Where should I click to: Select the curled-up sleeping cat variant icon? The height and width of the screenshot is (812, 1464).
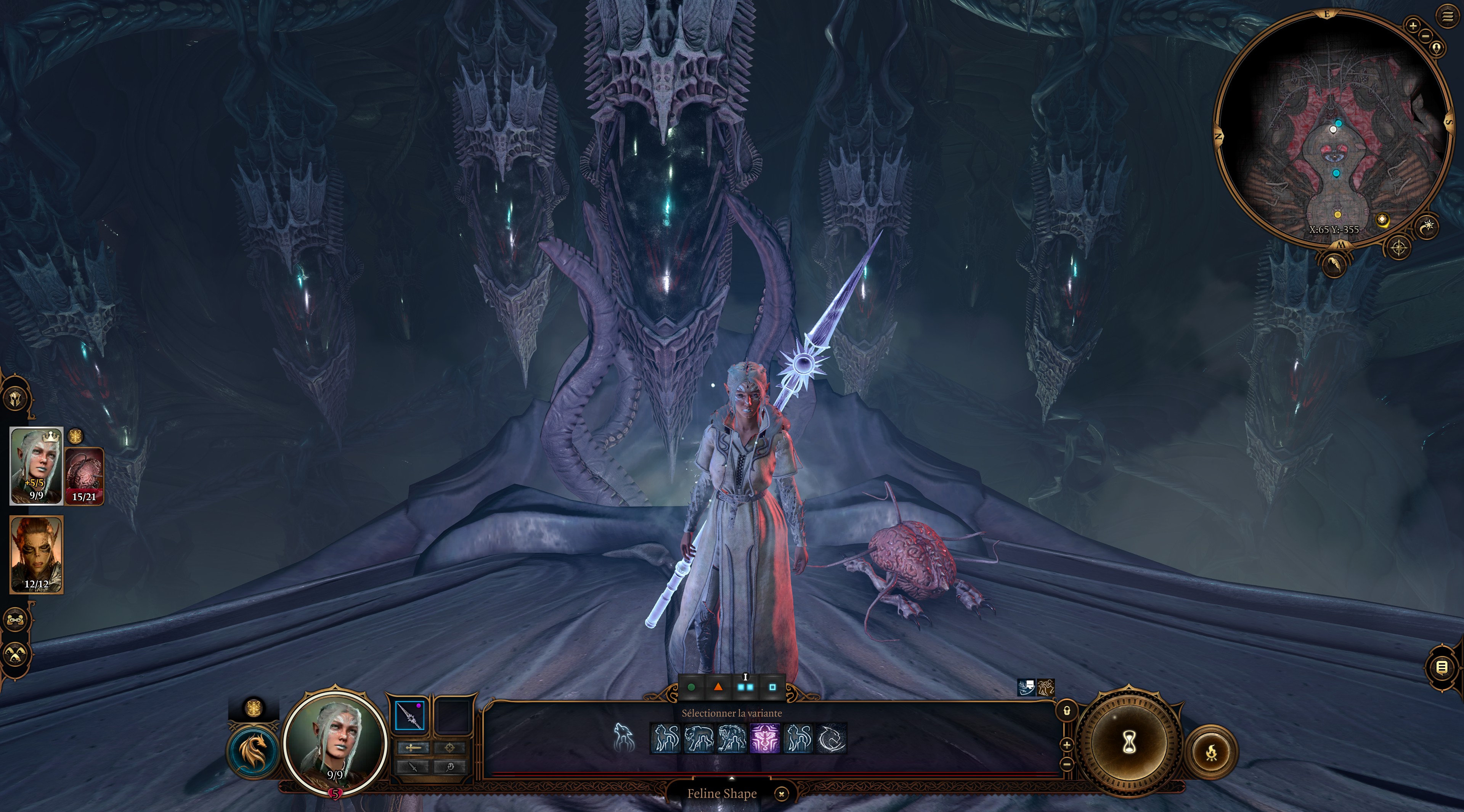pyautogui.click(x=831, y=738)
